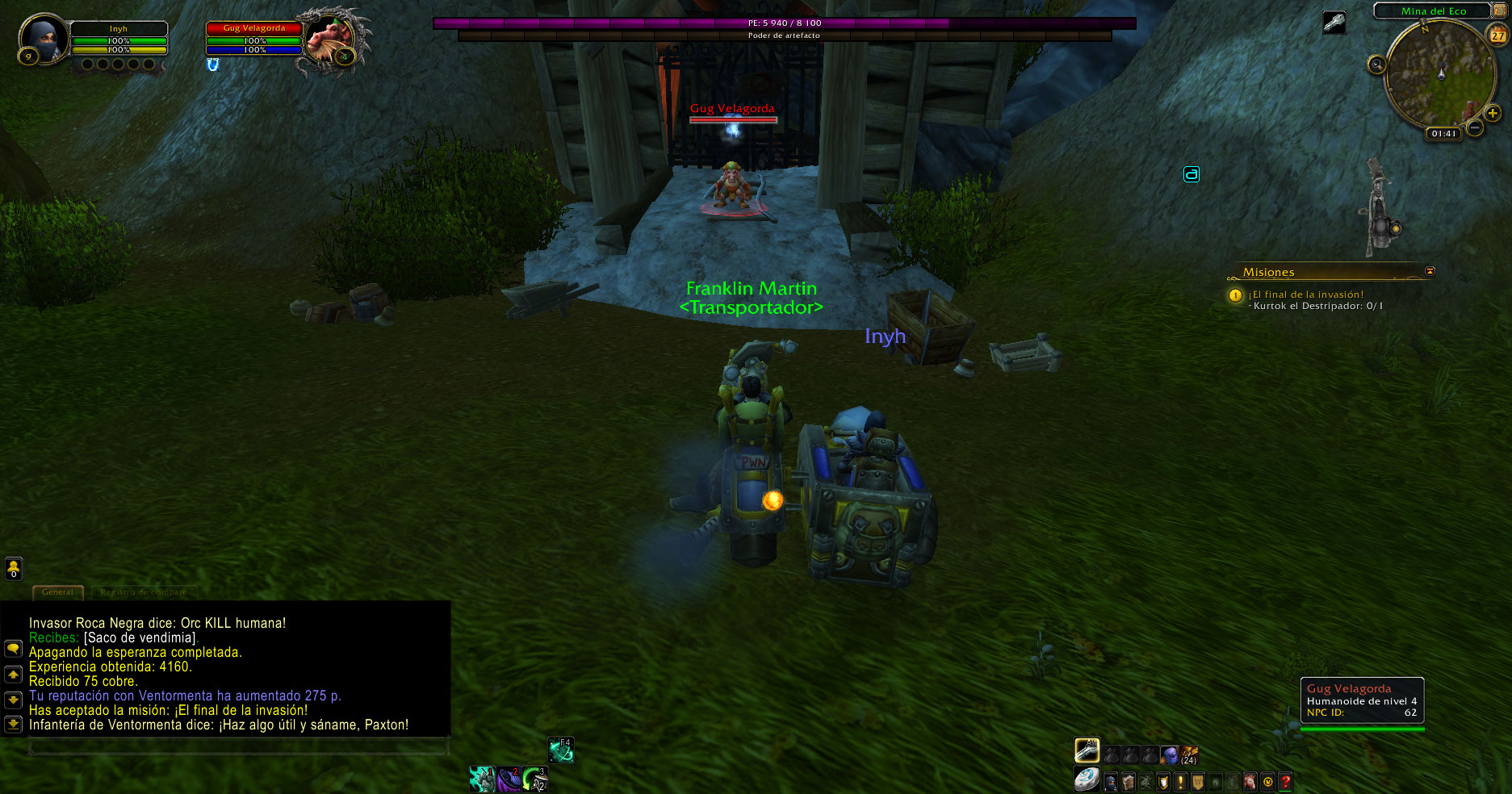Activate the green arrow ability in slot 3
This screenshot has height=794, width=1512.
(x=534, y=779)
